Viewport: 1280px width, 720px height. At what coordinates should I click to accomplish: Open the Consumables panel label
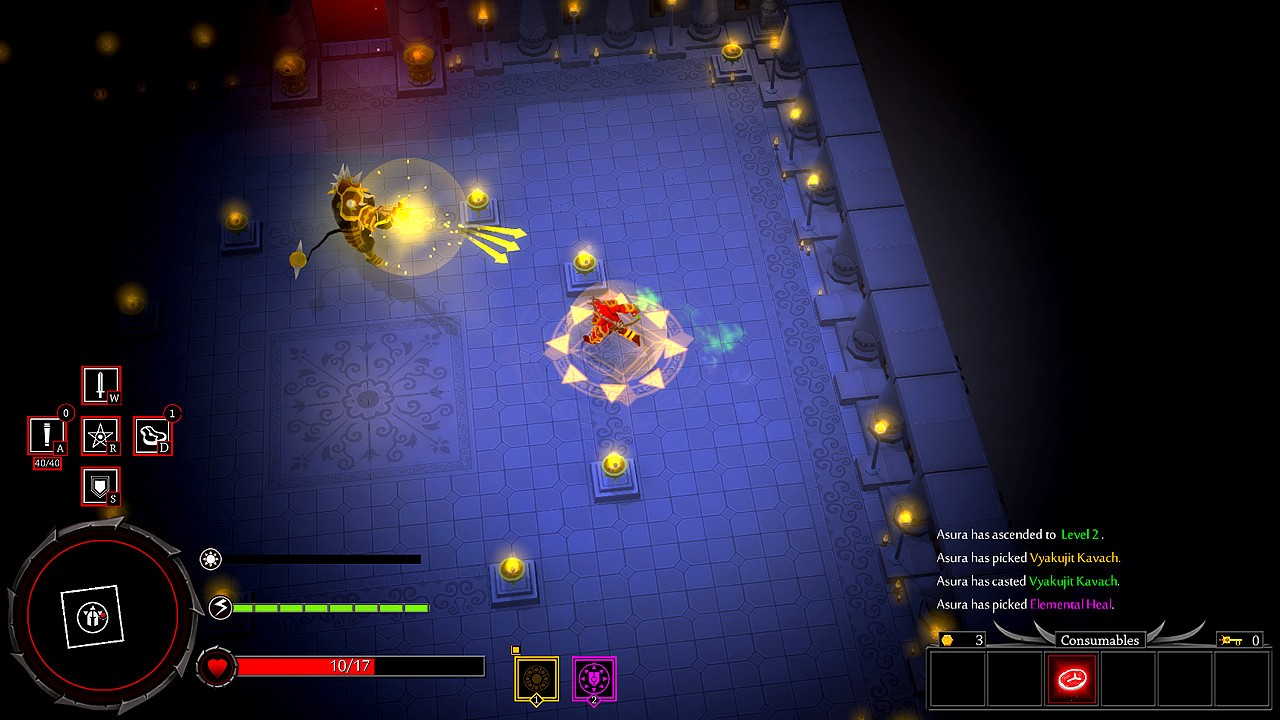point(1100,640)
